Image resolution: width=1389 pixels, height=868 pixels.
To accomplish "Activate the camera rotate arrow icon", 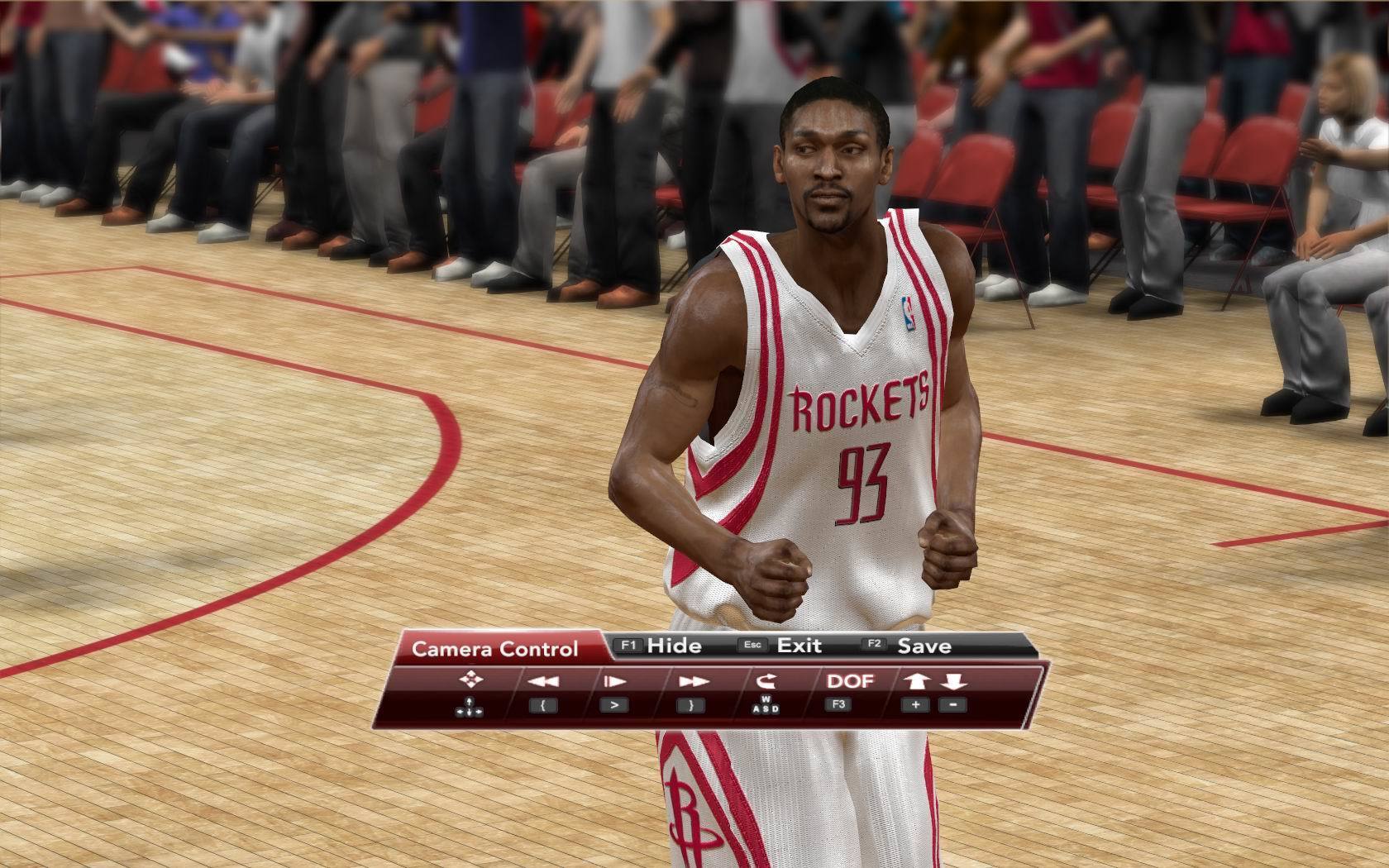I will click(x=765, y=681).
